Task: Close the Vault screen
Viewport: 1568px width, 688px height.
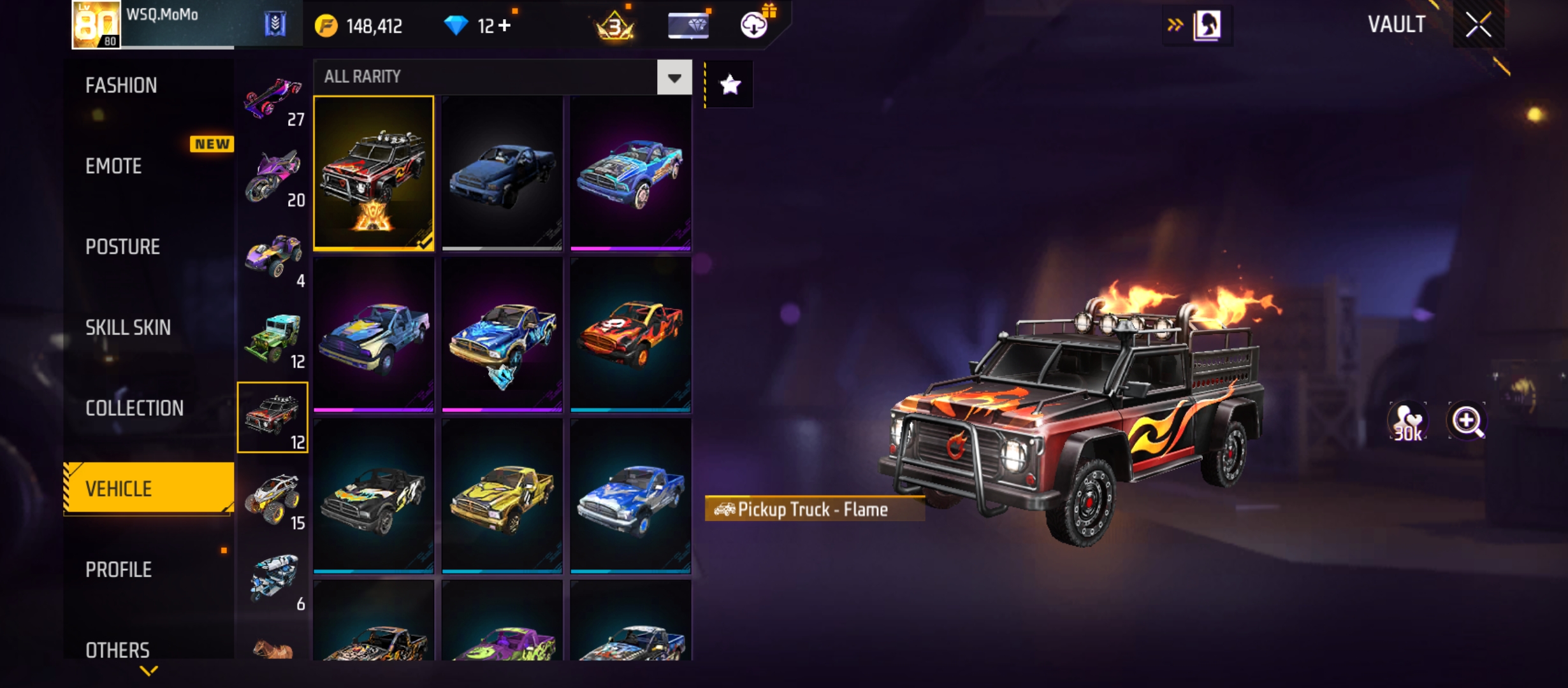Action: pos(1478,25)
